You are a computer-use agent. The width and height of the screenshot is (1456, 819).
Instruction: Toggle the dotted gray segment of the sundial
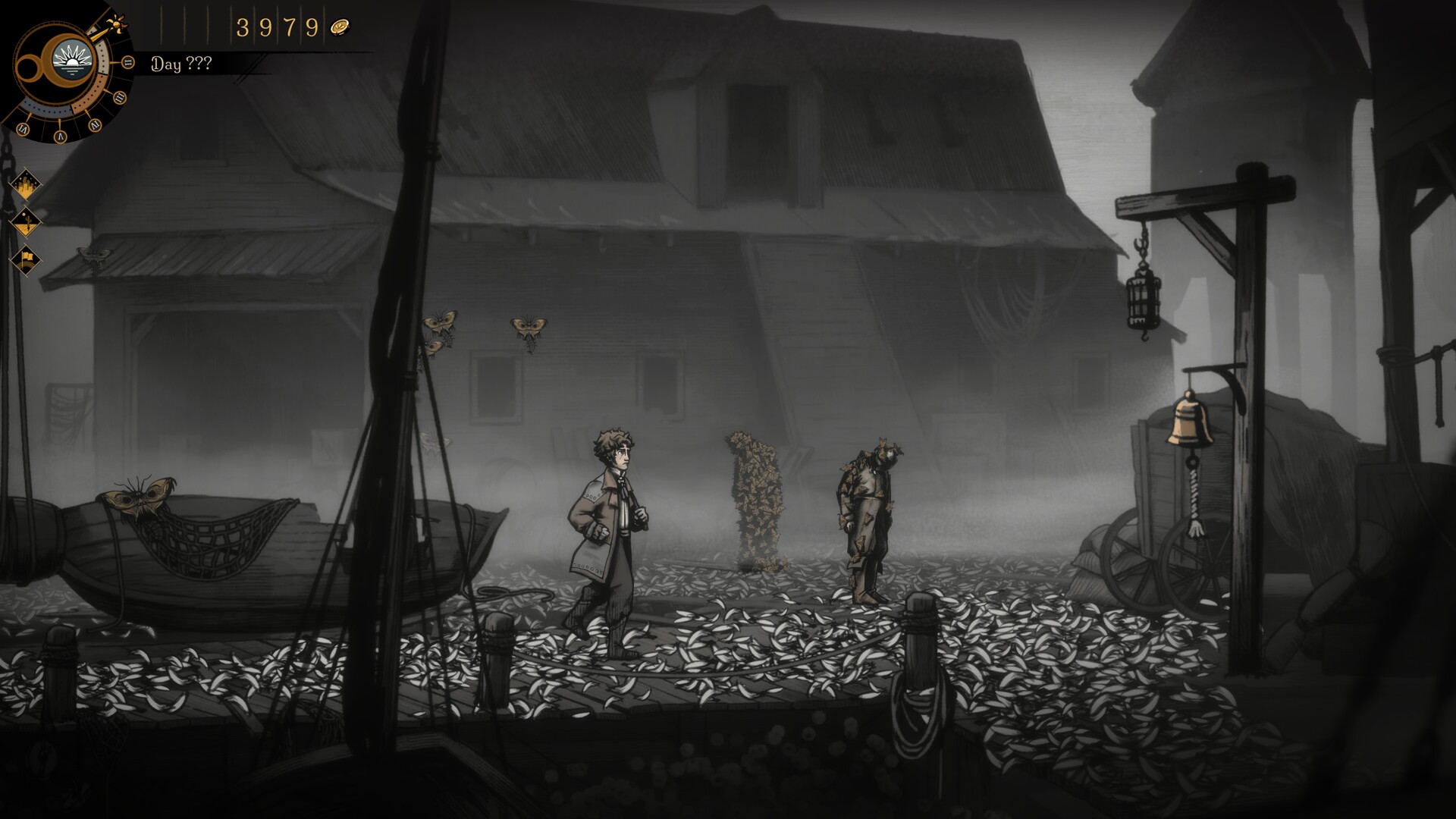pyautogui.click(x=45, y=110)
